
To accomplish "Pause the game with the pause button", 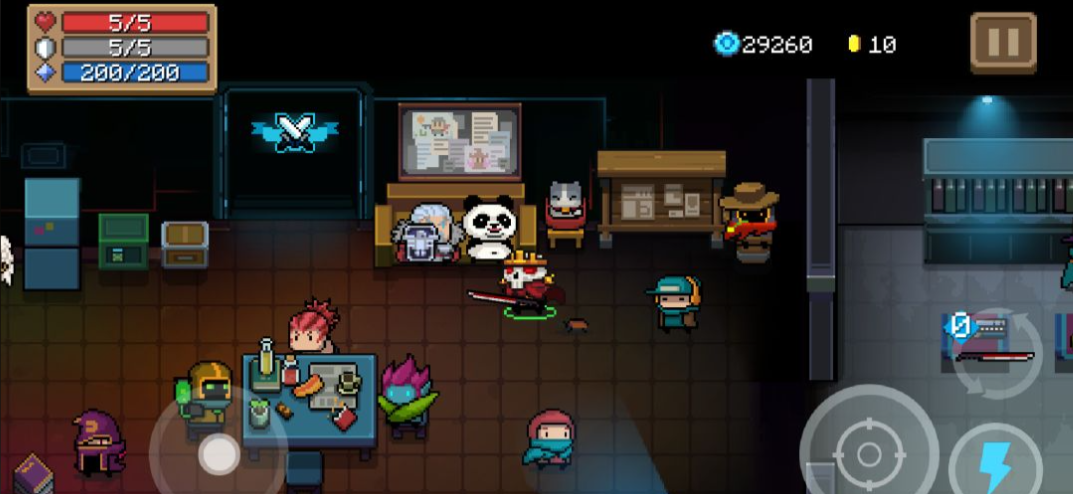I will point(1002,42).
